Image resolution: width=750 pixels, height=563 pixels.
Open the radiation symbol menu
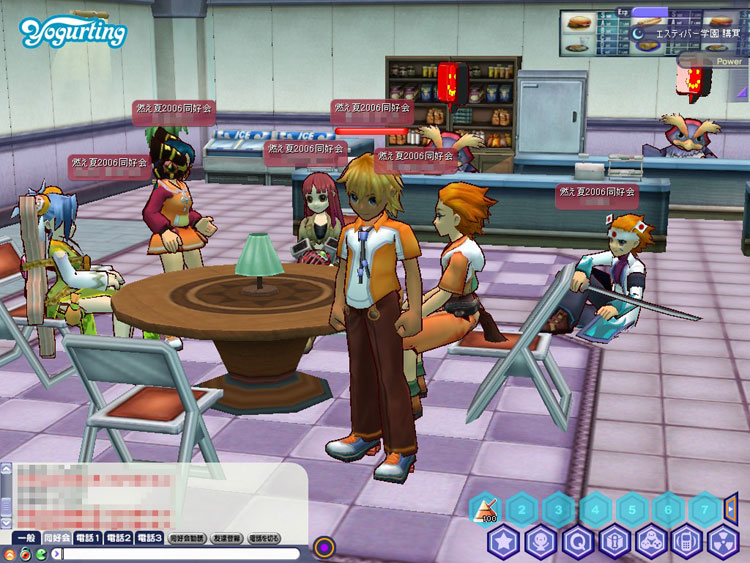point(722,542)
